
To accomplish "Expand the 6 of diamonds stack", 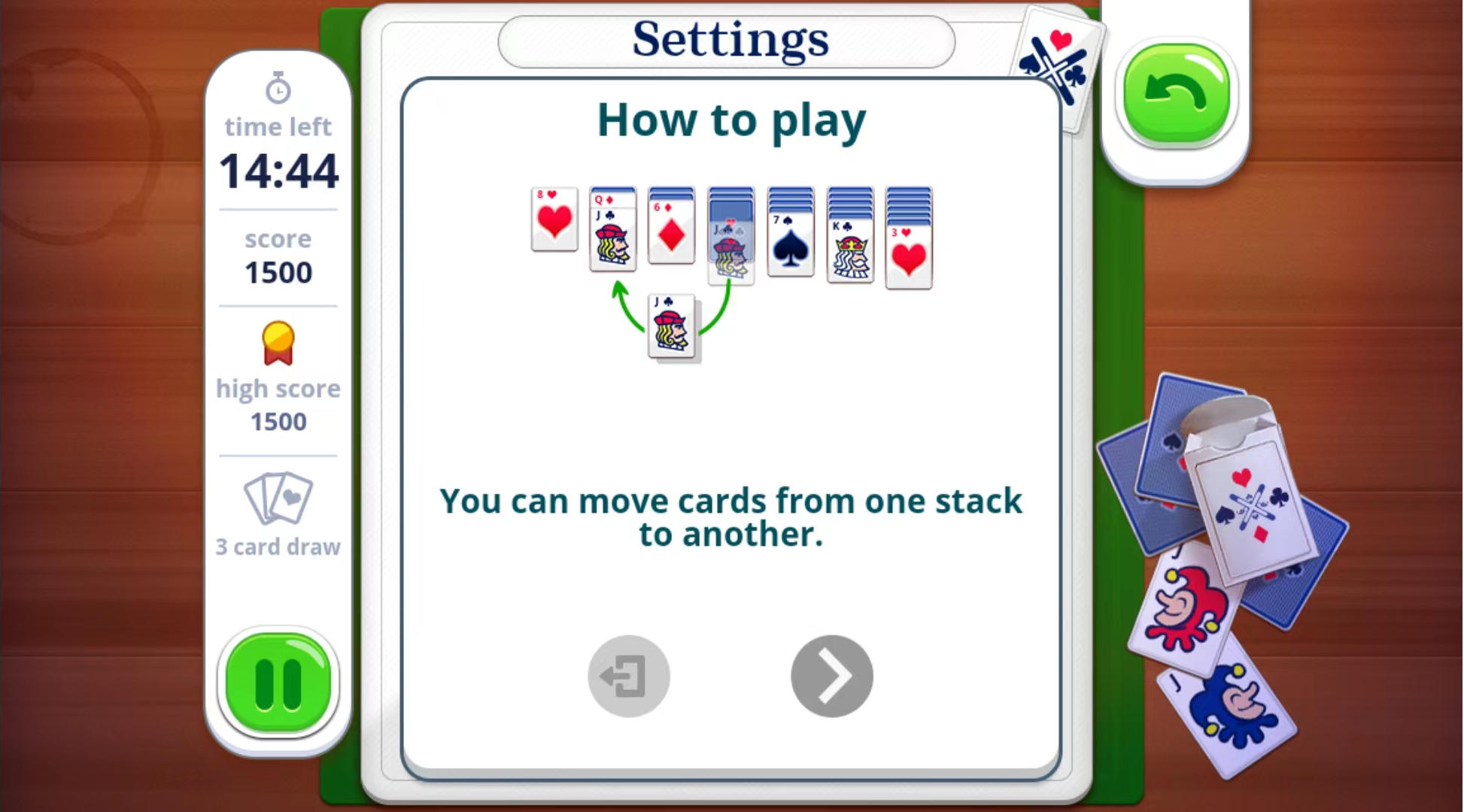I will (671, 226).
